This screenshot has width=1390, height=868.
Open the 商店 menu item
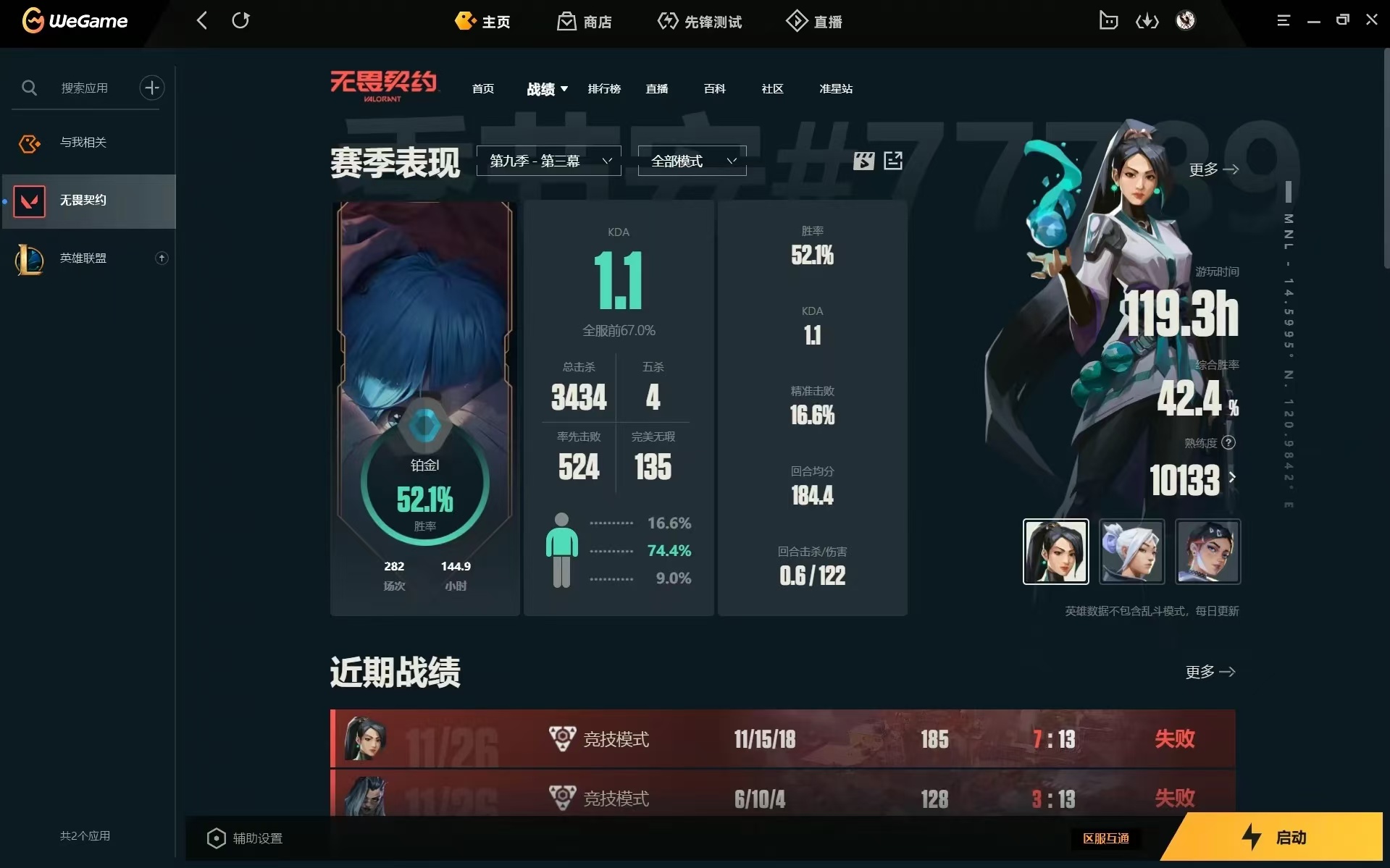click(584, 21)
